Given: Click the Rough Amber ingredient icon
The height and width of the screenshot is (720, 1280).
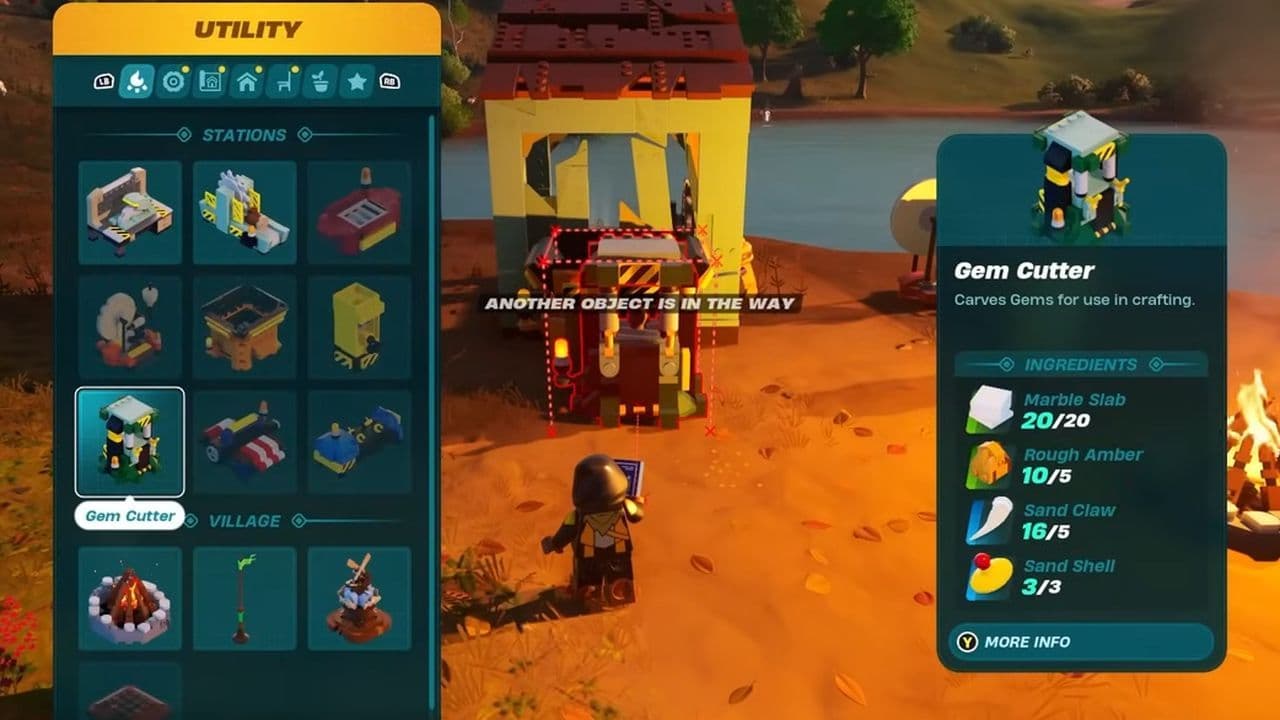Looking at the screenshot, I should point(988,465).
